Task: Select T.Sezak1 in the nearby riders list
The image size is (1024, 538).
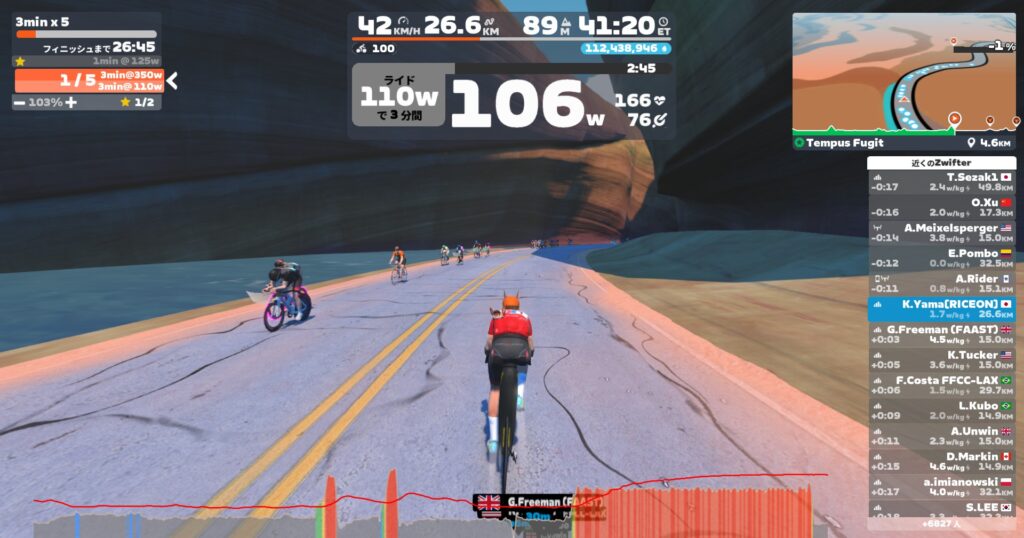Action: coord(941,181)
